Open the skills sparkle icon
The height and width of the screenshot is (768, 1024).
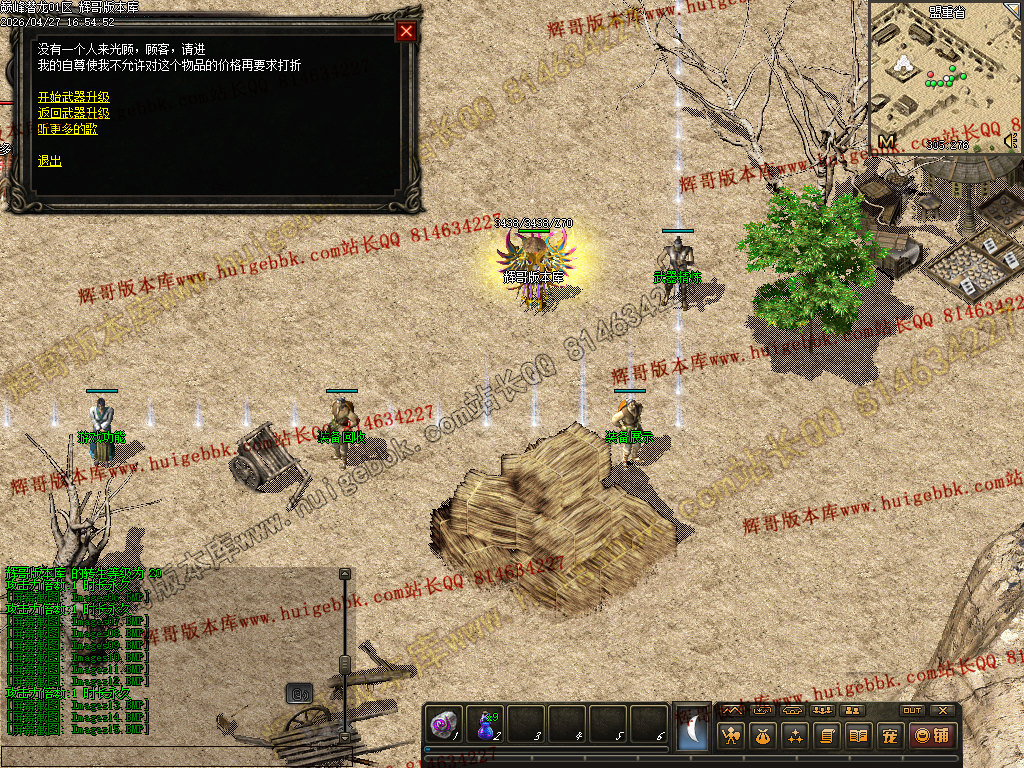click(795, 737)
